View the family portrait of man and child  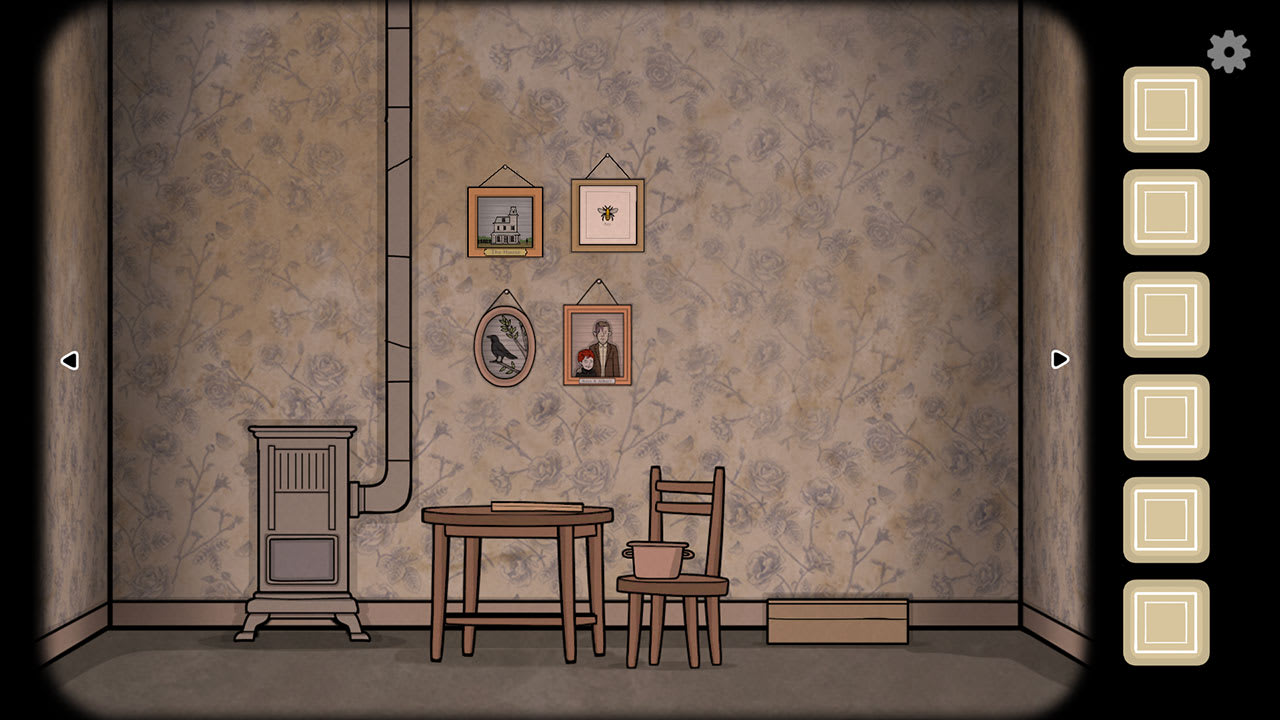pos(599,344)
